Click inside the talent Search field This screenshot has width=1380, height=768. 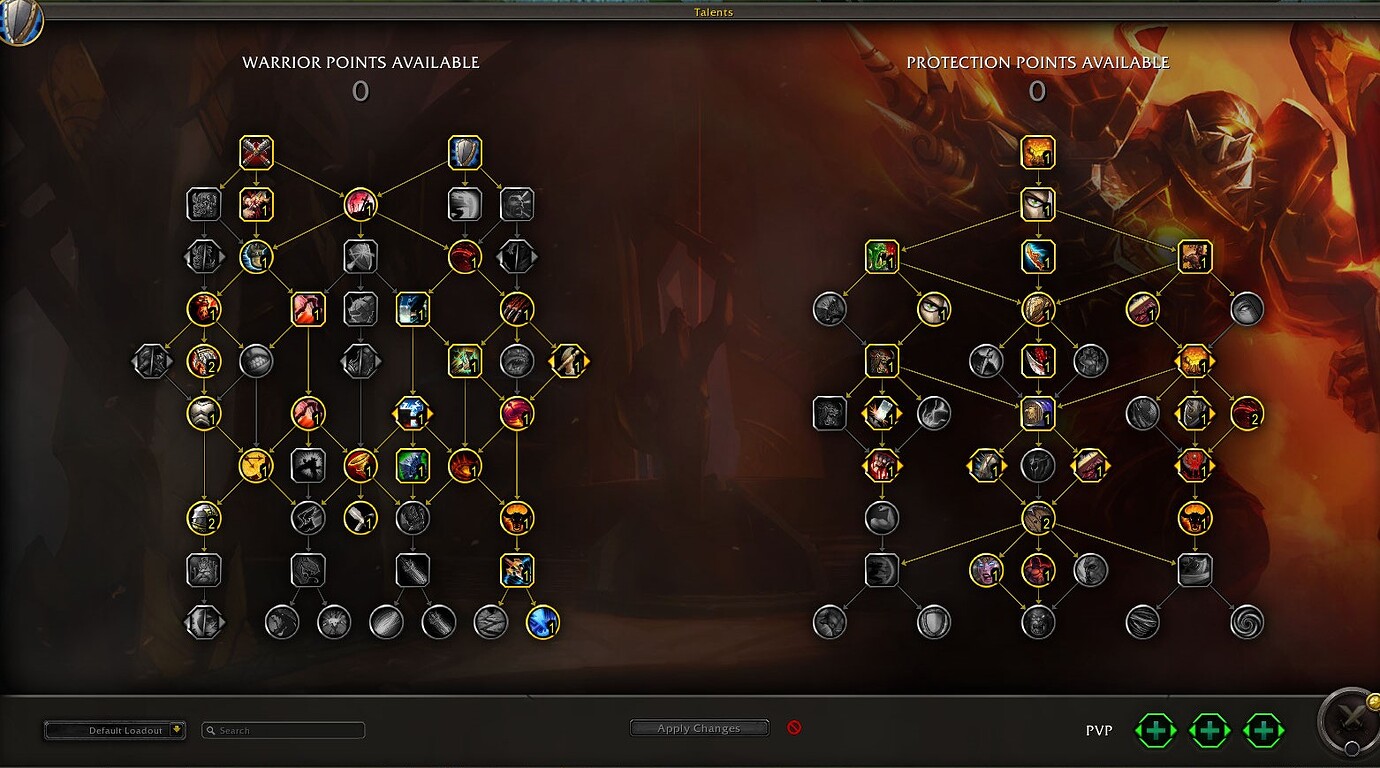pos(283,730)
